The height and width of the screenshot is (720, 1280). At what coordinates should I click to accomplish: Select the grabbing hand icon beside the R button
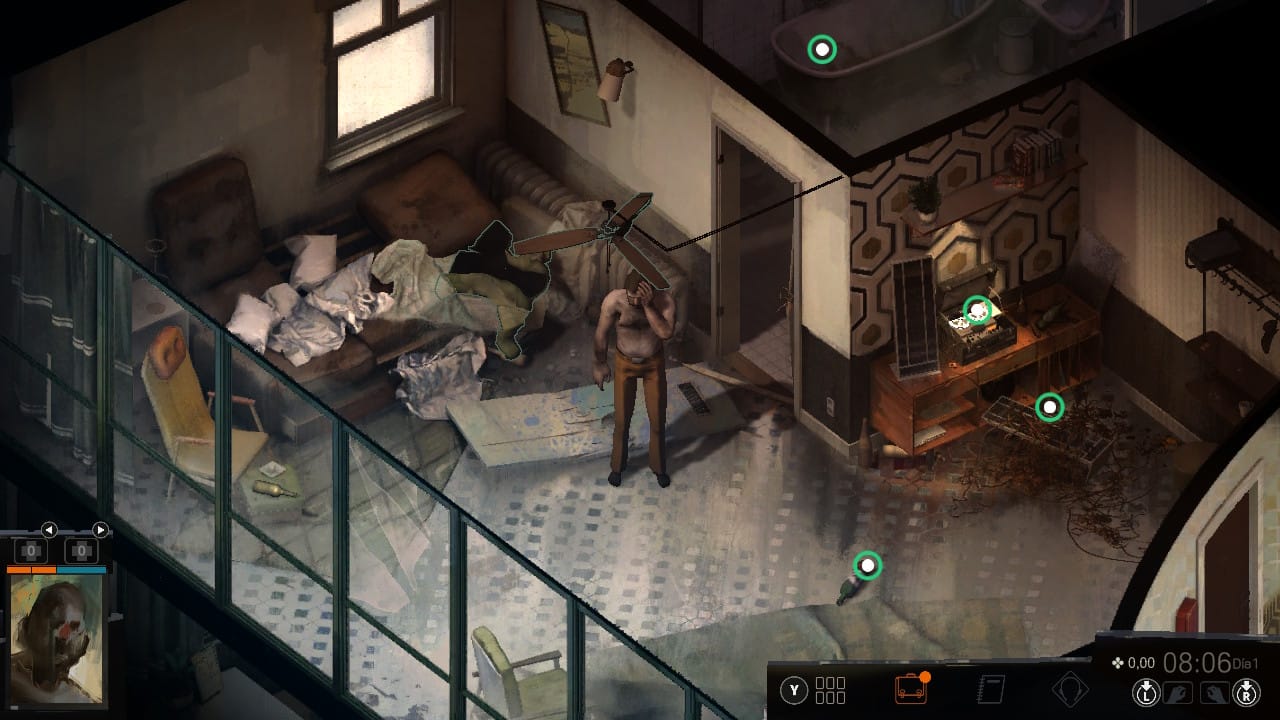pos(1216,693)
